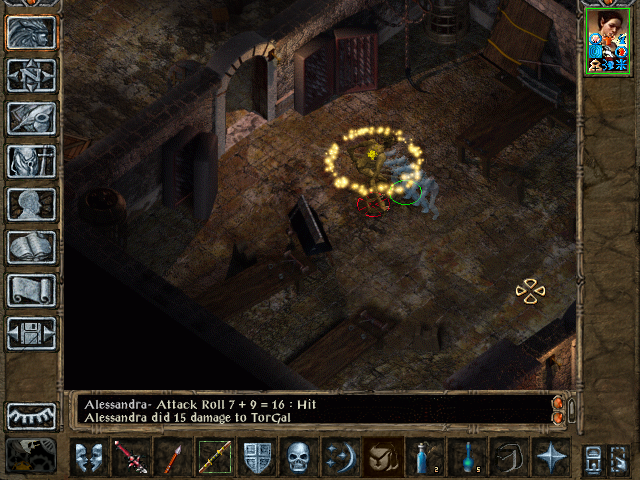Show the character record sheet

click(32, 204)
